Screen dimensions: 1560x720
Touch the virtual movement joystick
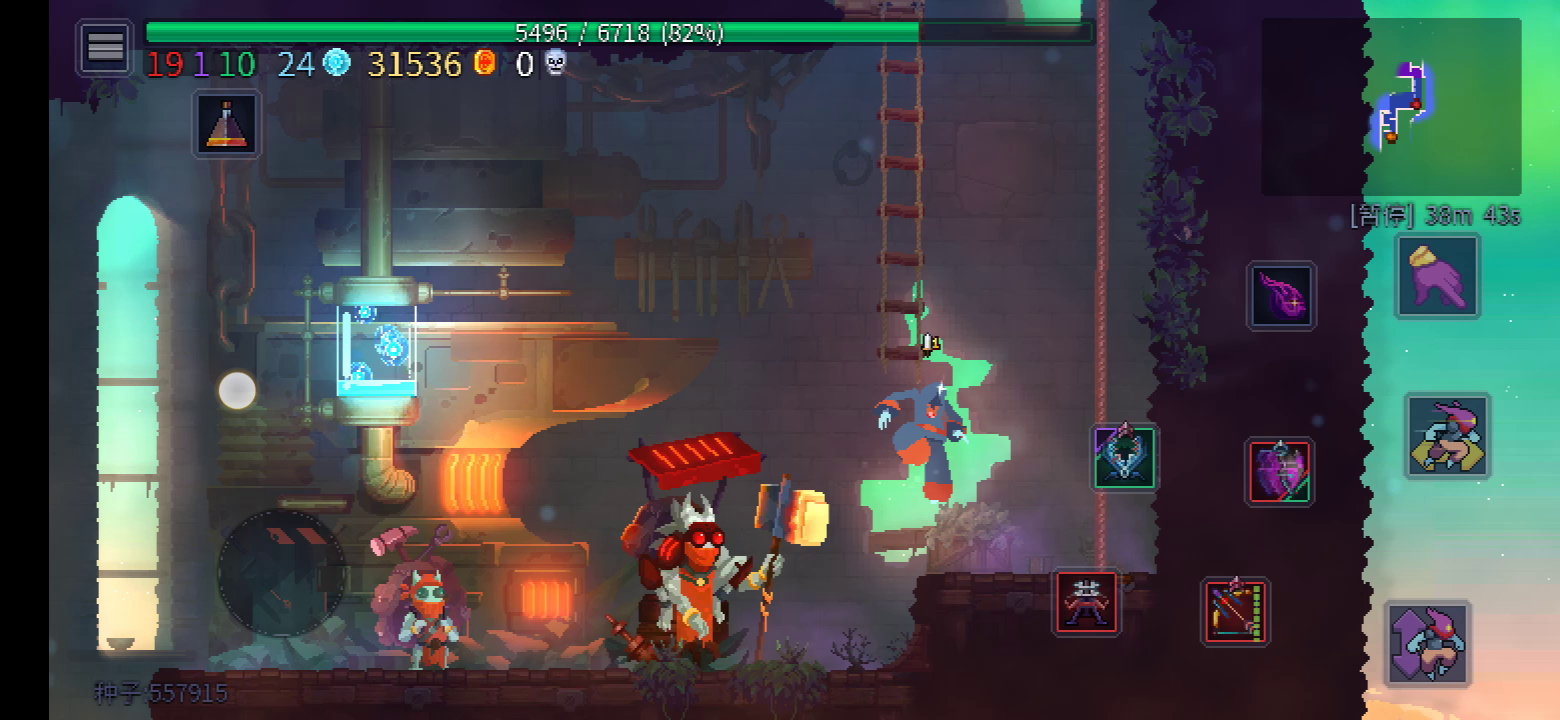click(281, 573)
